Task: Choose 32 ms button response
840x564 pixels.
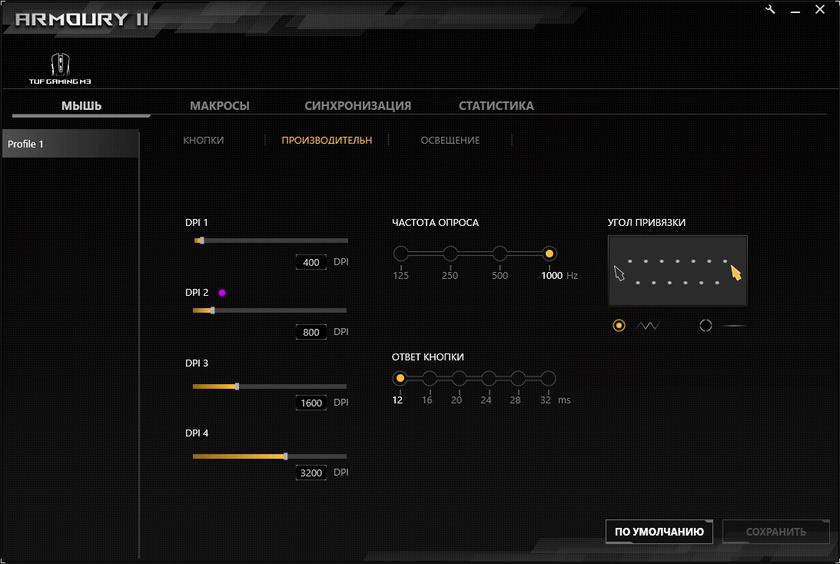Action: (547, 378)
